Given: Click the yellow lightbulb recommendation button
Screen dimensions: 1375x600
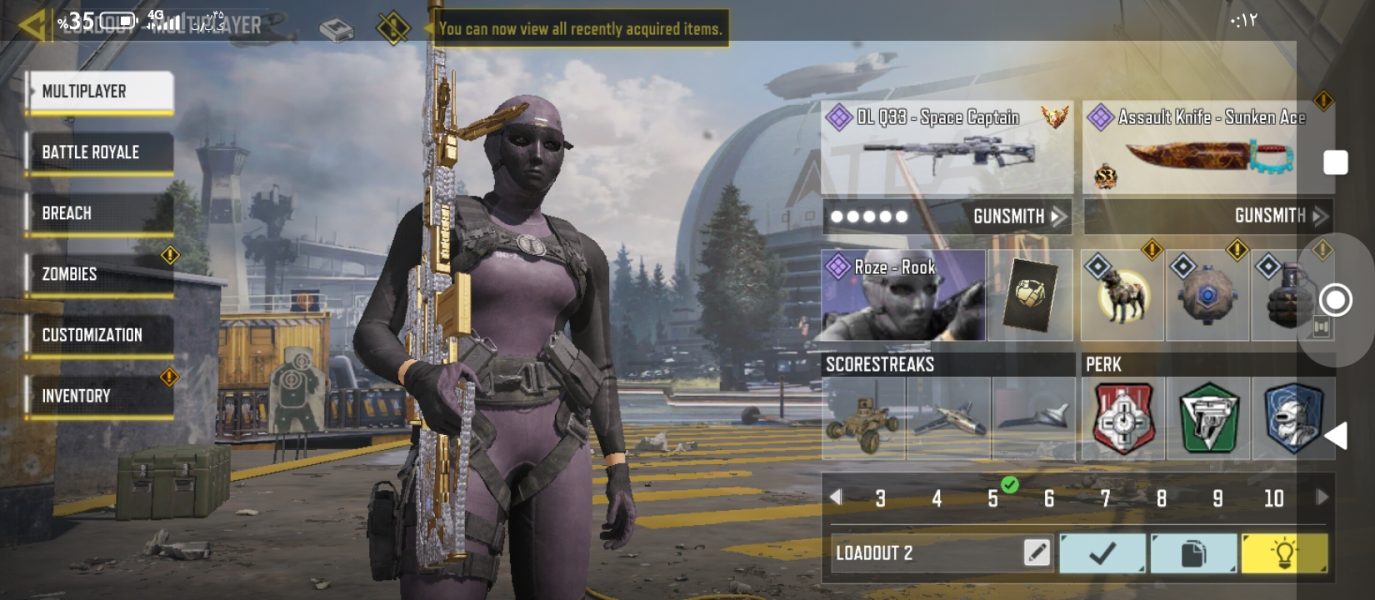Looking at the screenshot, I should click(1284, 553).
